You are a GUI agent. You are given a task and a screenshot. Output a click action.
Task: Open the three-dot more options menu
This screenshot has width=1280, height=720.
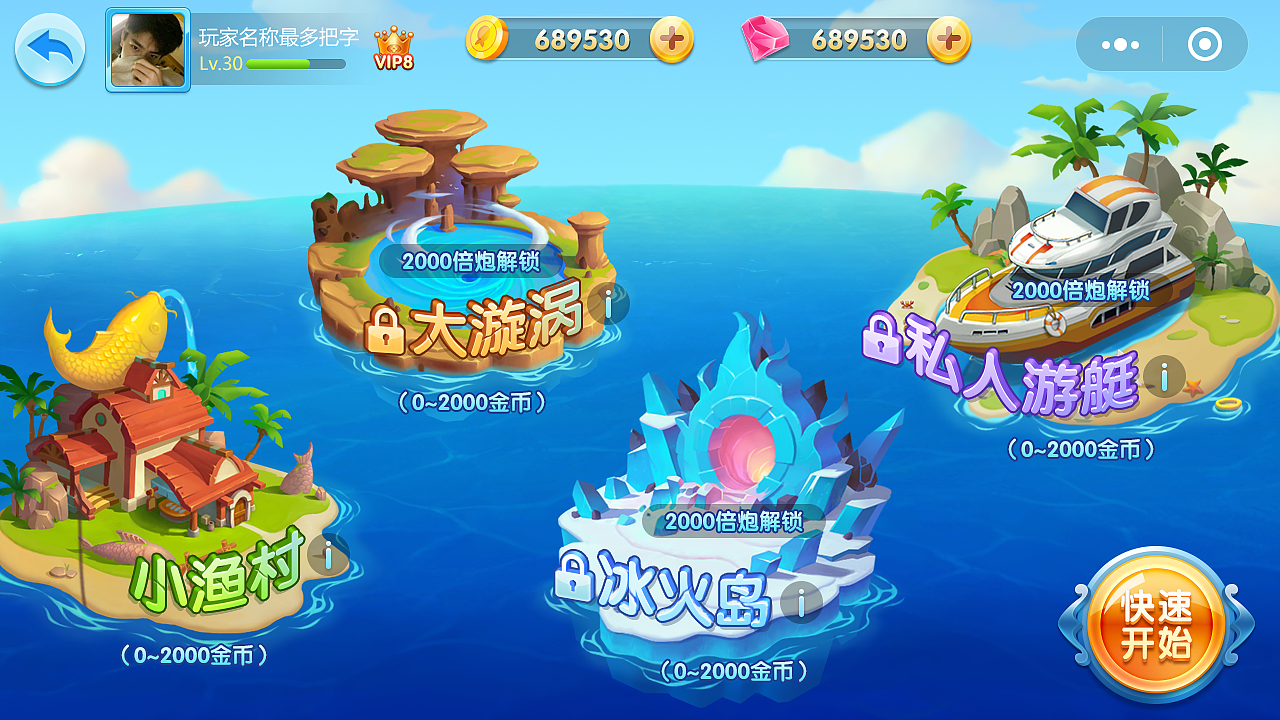pos(1120,45)
